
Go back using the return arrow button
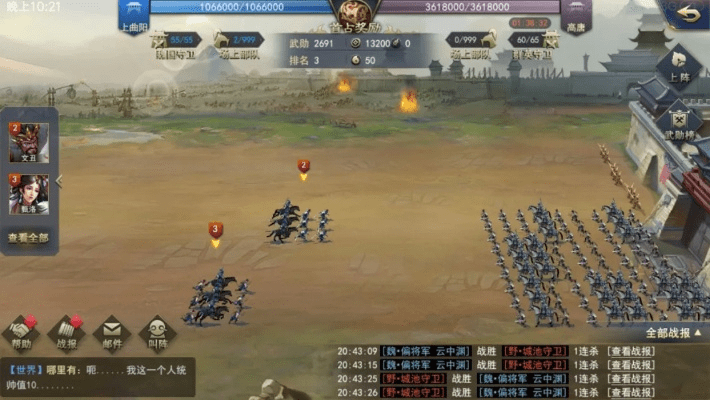[x=685, y=15]
